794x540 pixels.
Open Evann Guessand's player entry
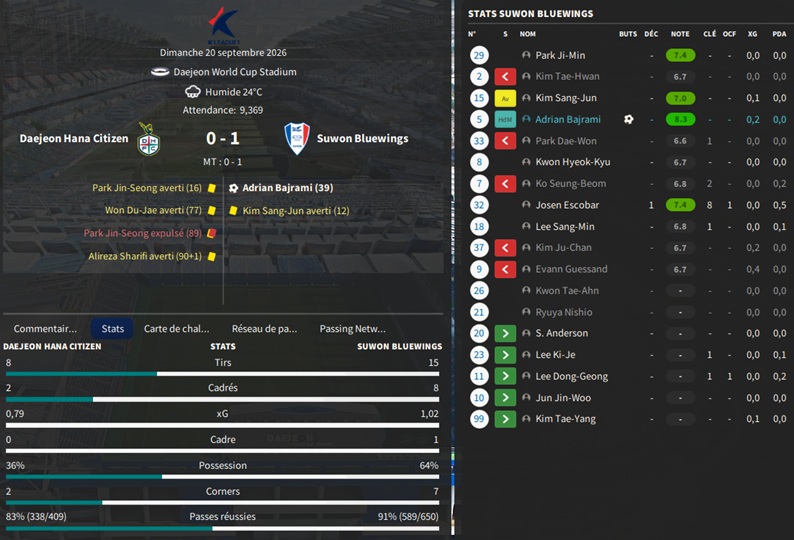pos(571,269)
